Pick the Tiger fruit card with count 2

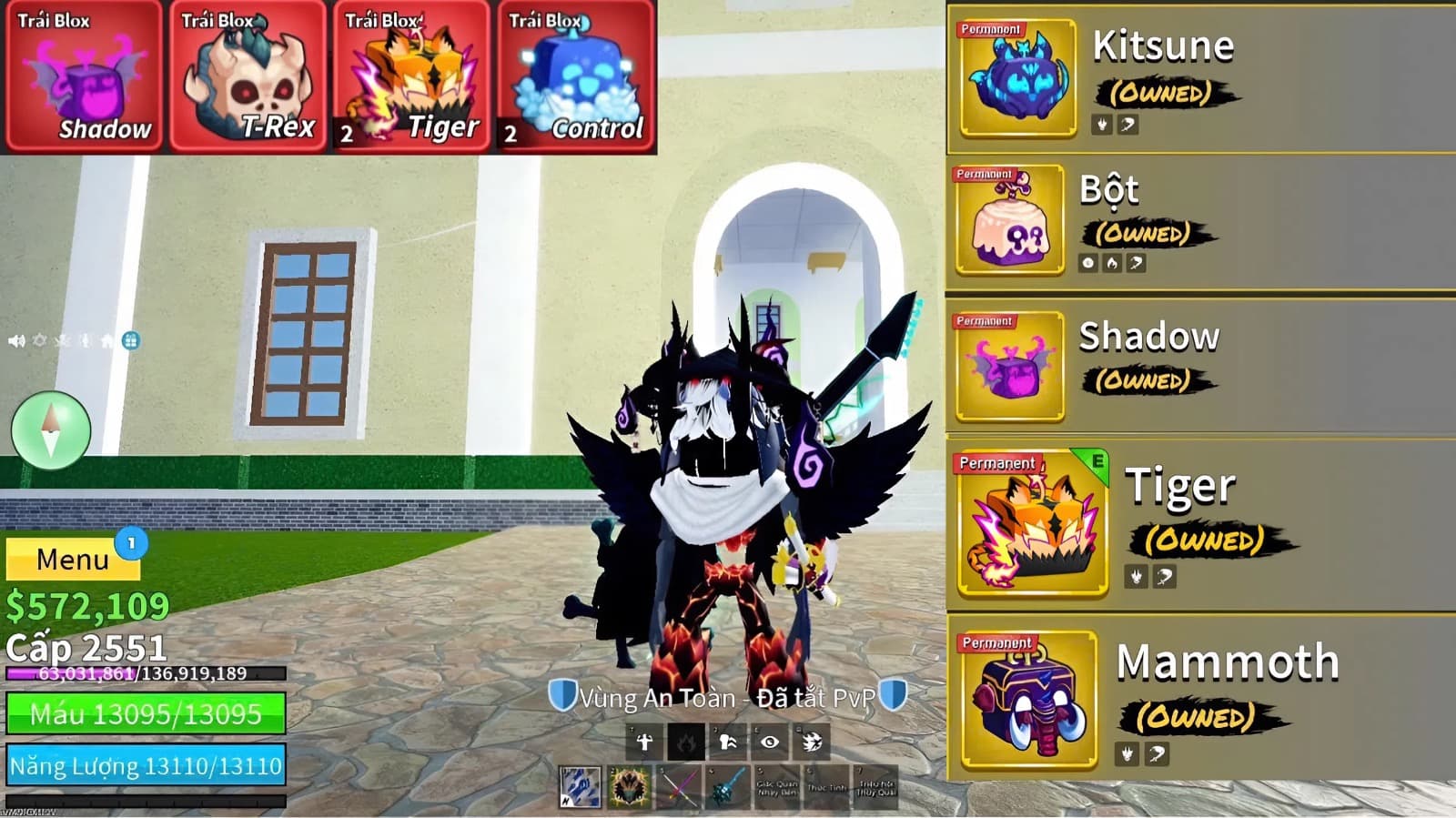410,76
